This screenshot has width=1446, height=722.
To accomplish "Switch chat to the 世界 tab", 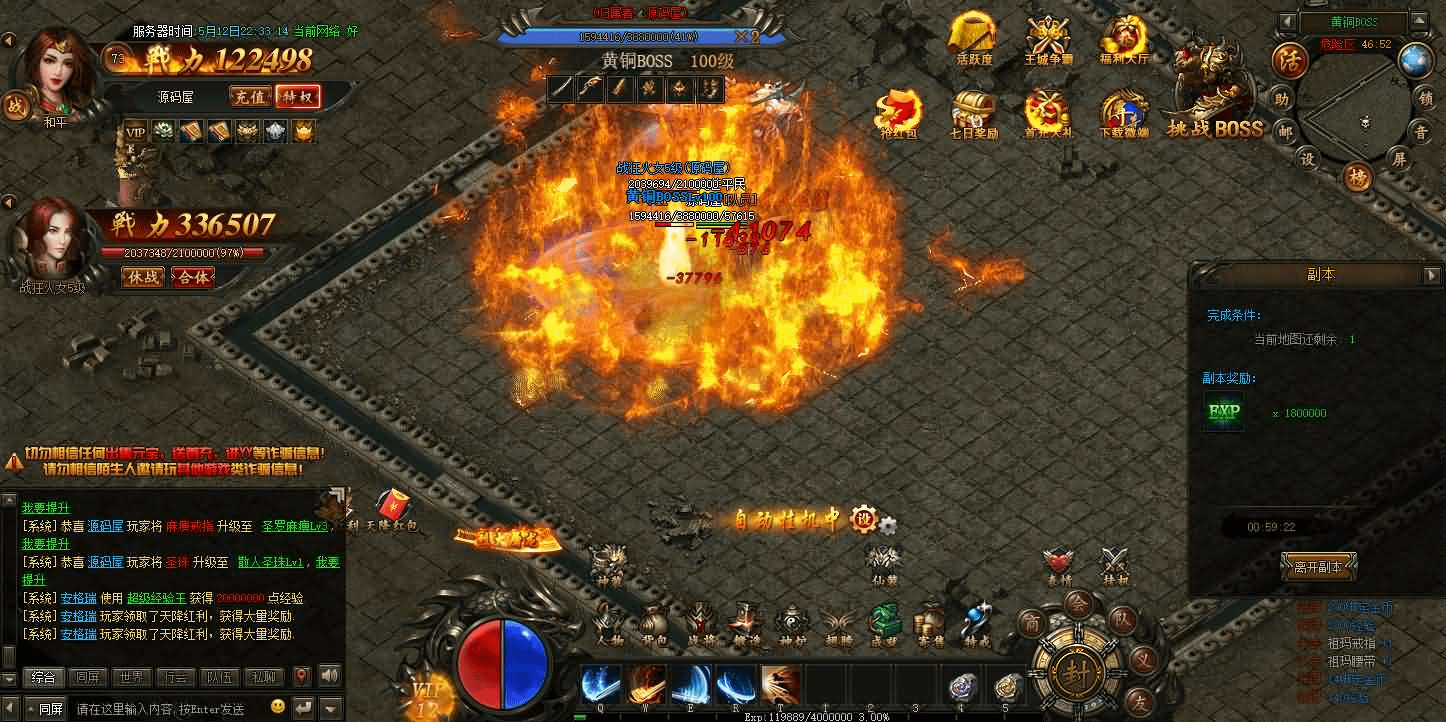I will pyautogui.click(x=131, y=677).
